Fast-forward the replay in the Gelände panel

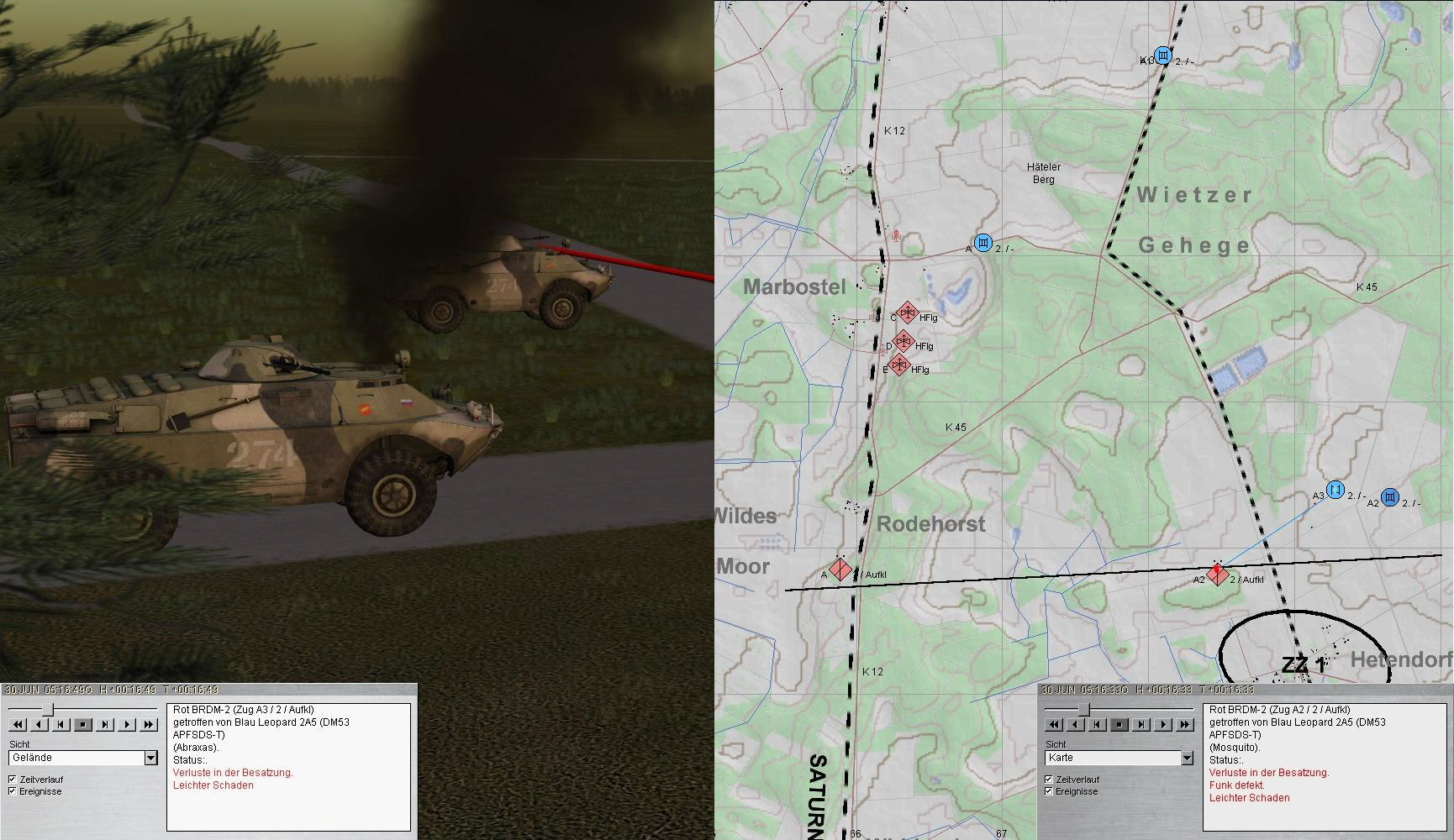(149, 725)
